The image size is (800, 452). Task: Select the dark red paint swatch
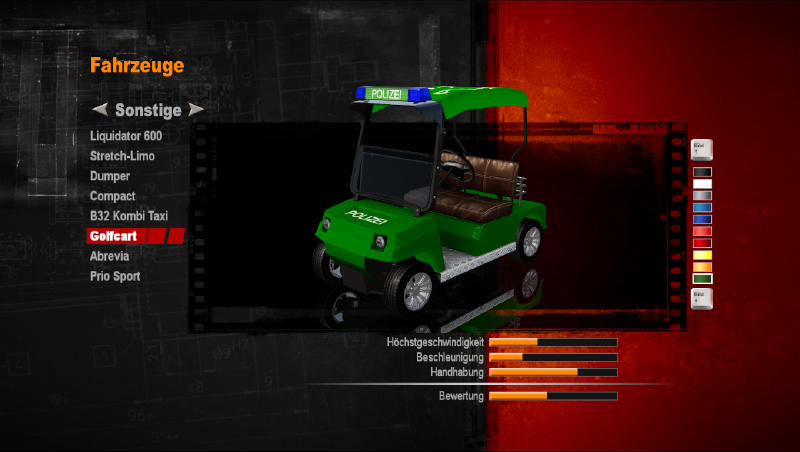[702, 243]
